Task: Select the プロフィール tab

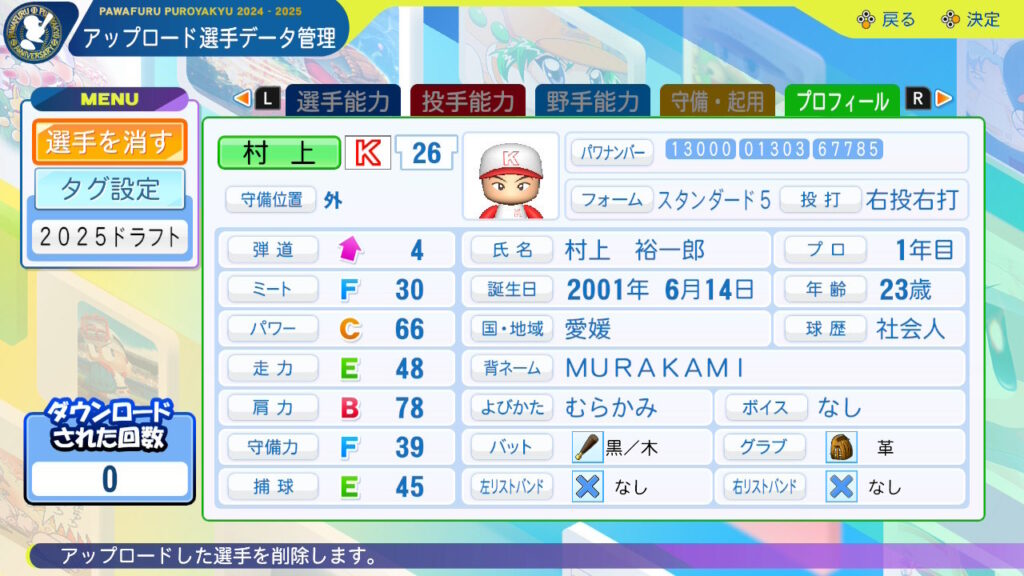Action: click(x=842, y=101)
